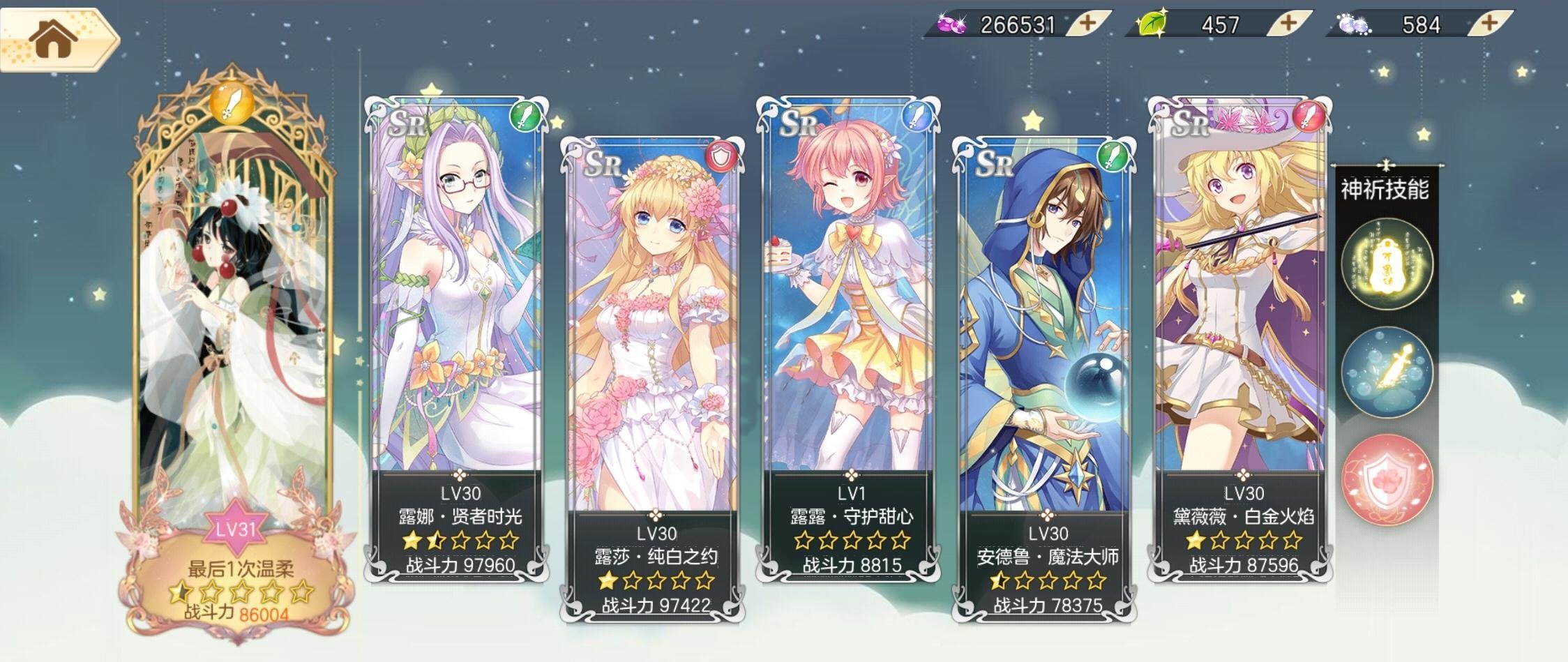Pick the 安德鲁·魔法大师 card
The height and width of the screenshot is (662, 1568).
[x=1044, y=377]
